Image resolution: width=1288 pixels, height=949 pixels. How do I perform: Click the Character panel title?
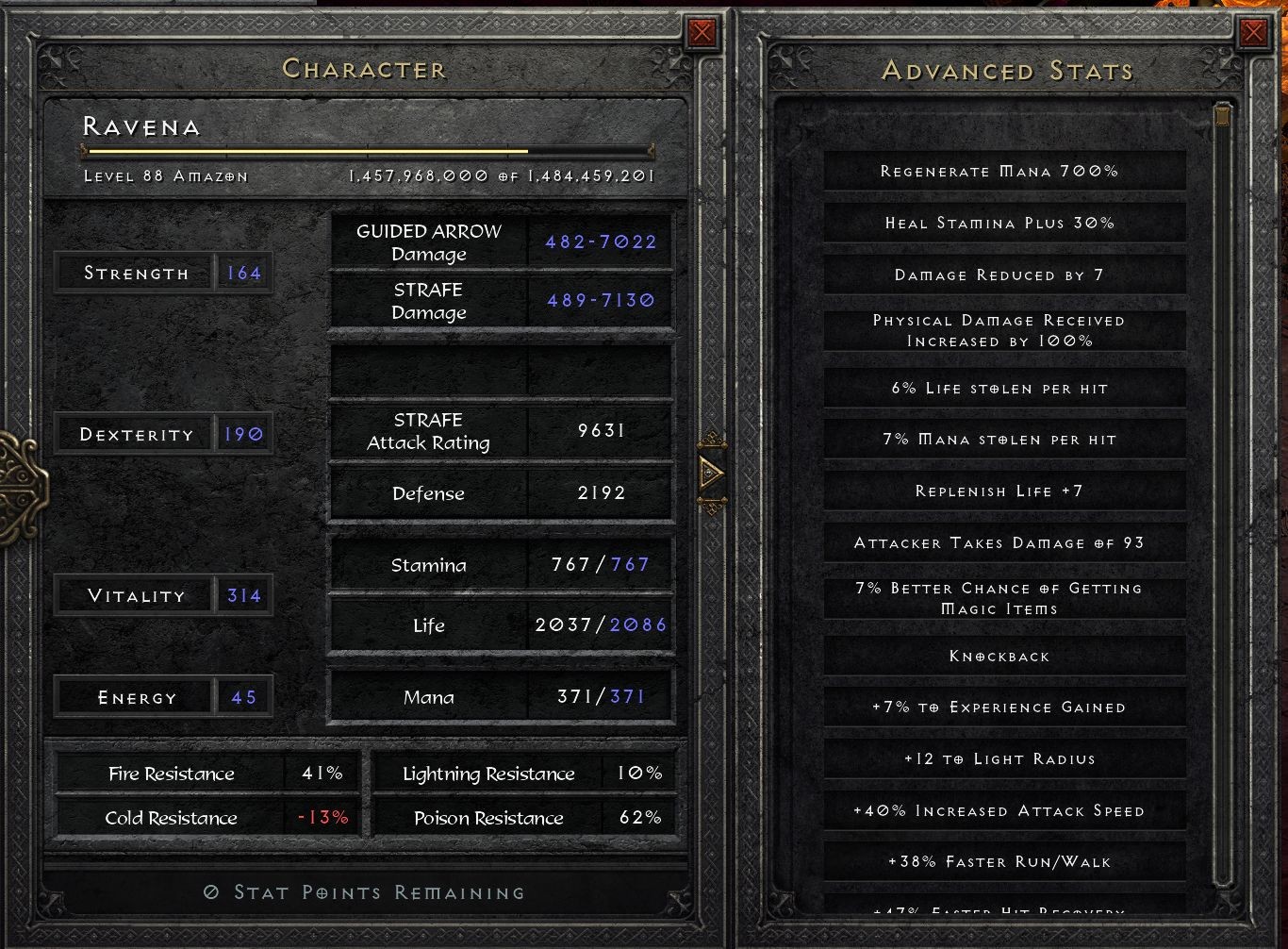click(365, 68)
